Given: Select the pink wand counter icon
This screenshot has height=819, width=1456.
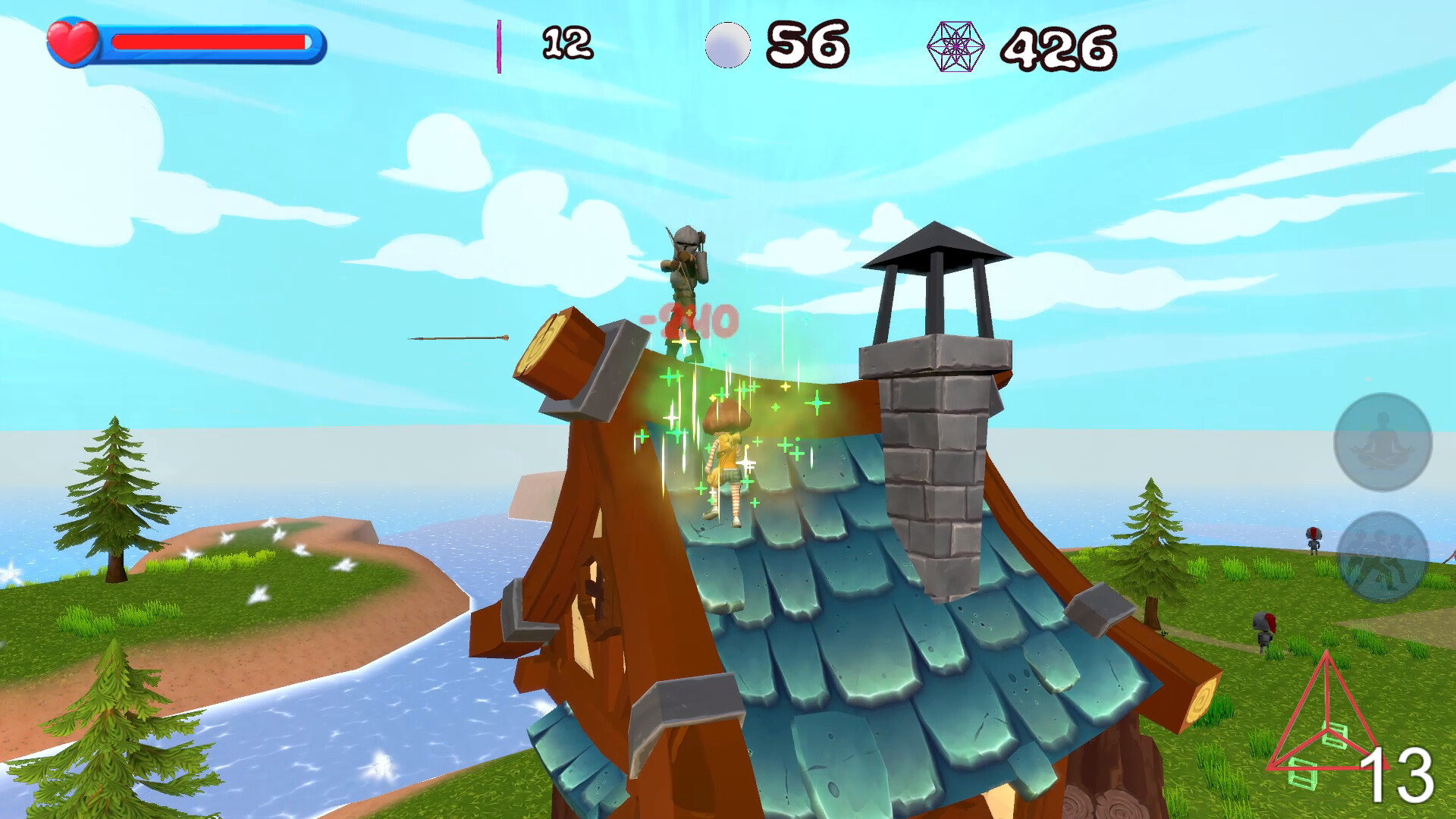Looking at the screenshot, I should click(499, 44).
